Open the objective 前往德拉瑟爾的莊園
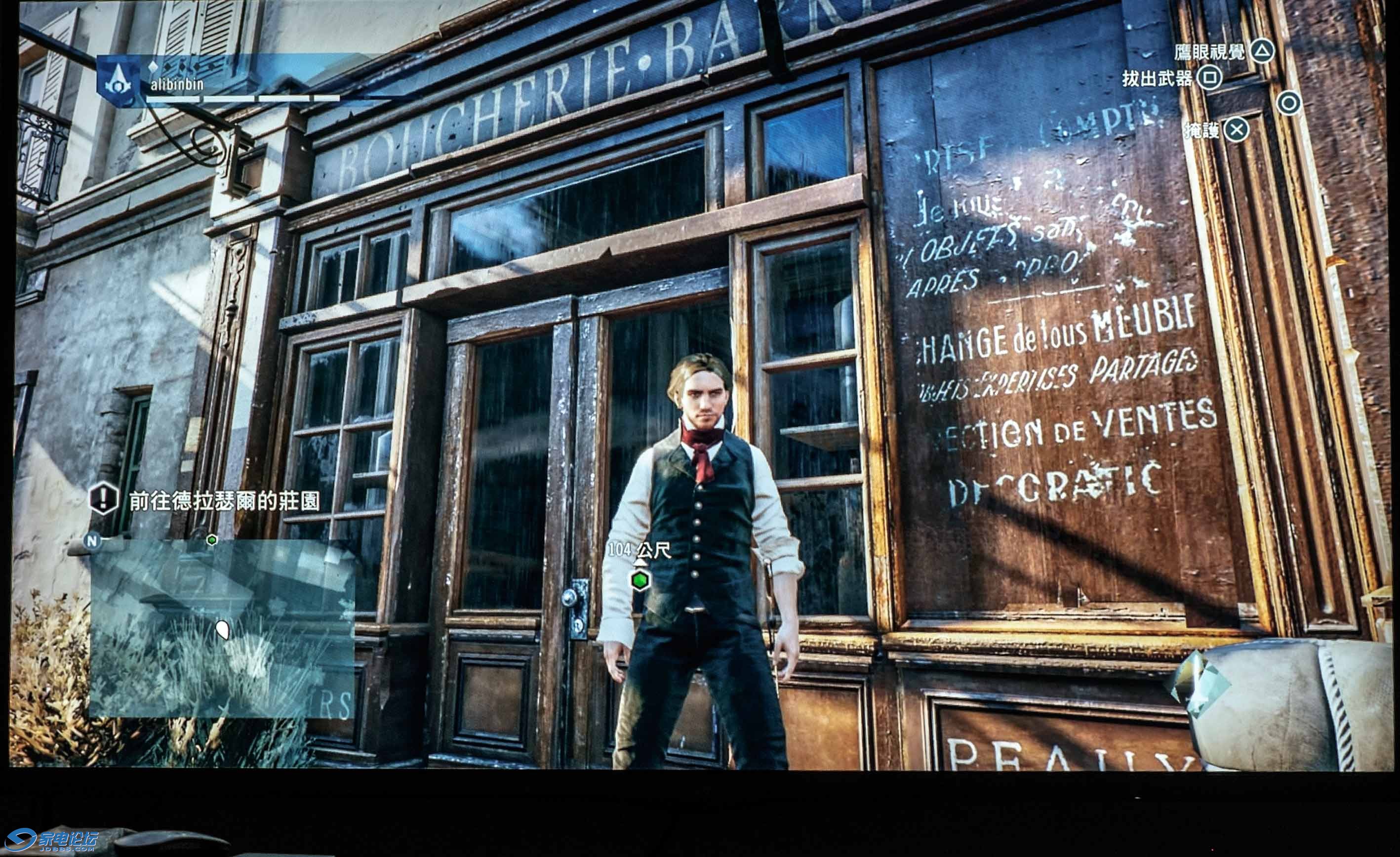 224,501
